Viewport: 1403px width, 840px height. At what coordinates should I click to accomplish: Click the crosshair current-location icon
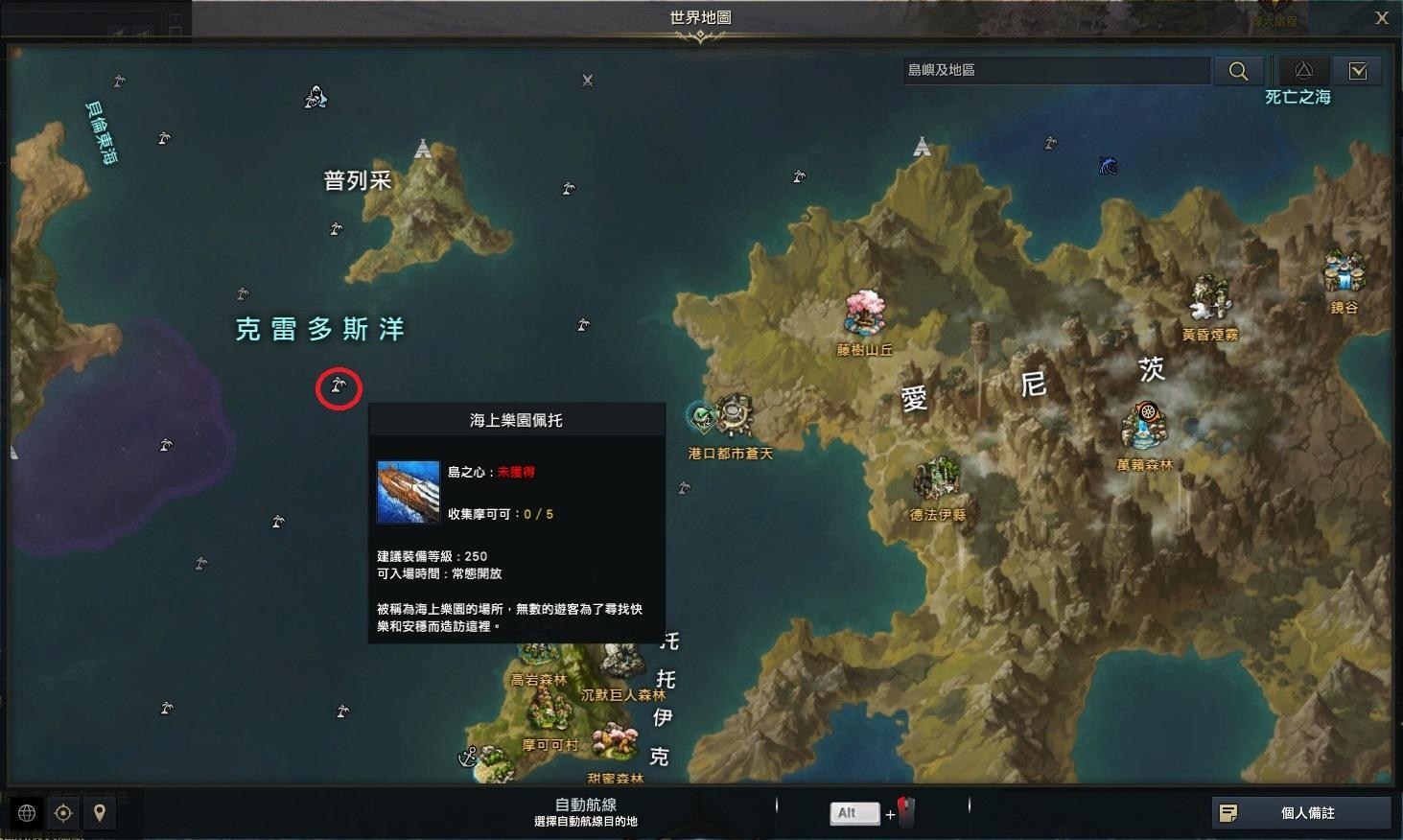(61, 812)
